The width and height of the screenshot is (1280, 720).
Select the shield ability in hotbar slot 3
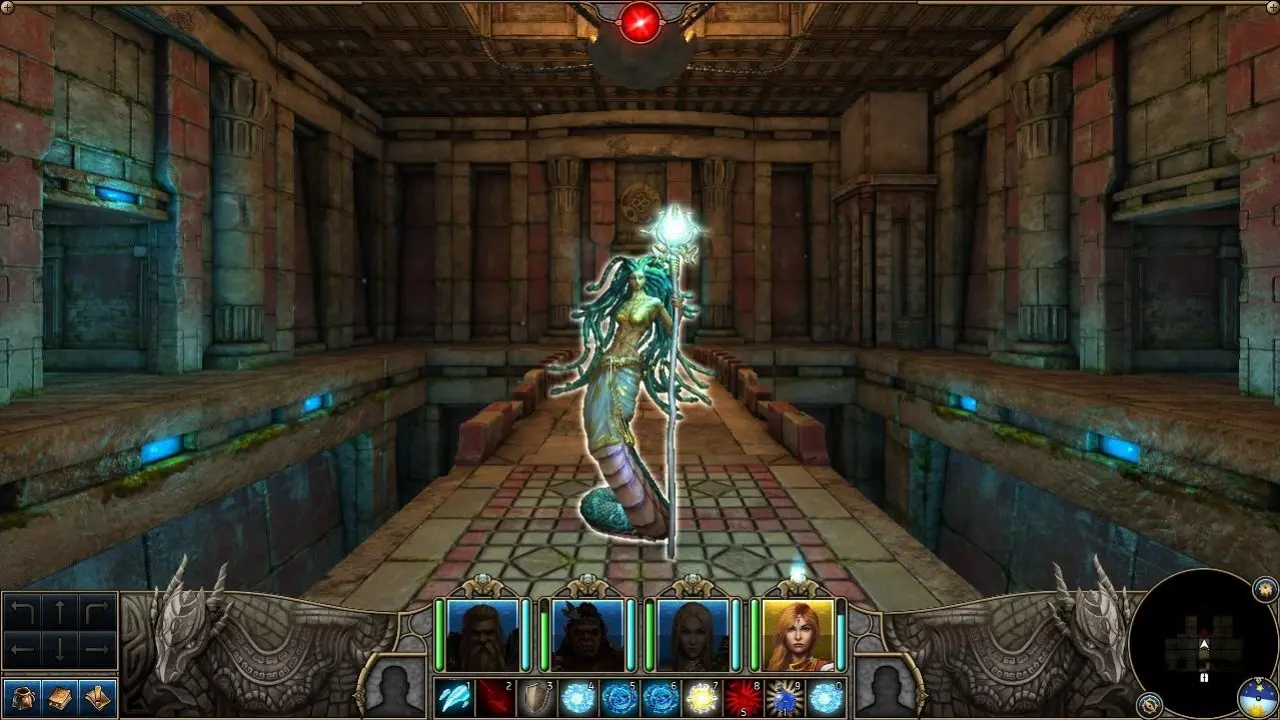pyautogui.click(x=537, y=697)
